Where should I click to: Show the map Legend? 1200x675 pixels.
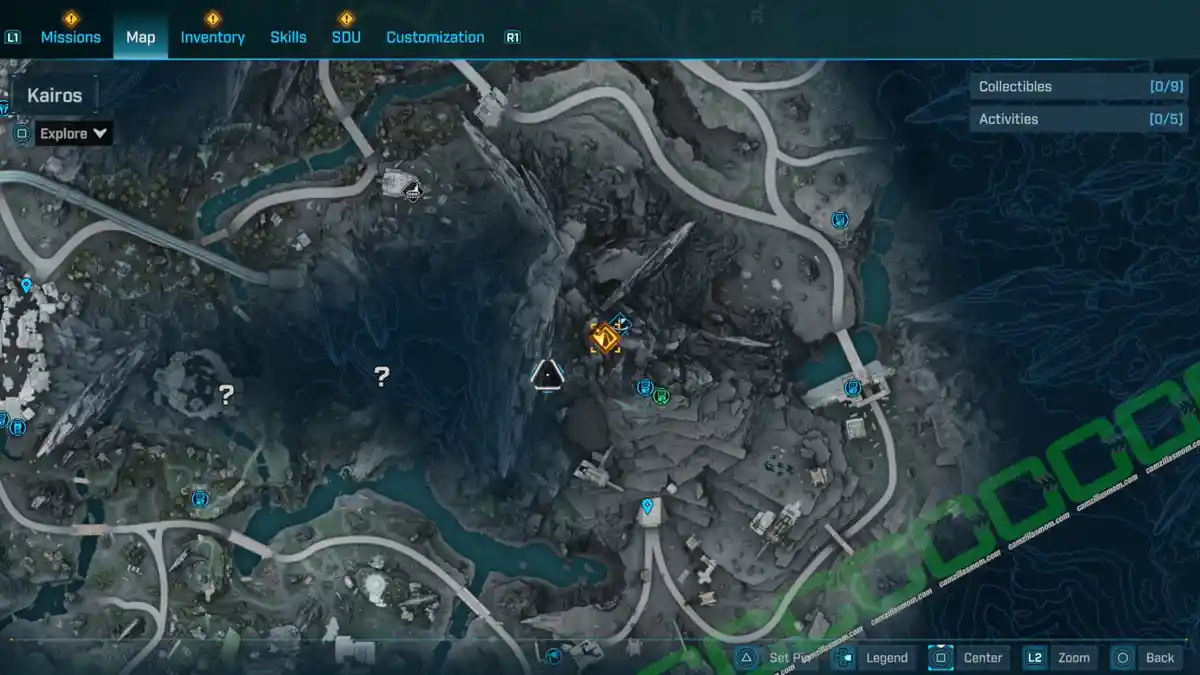pos(874,657)
